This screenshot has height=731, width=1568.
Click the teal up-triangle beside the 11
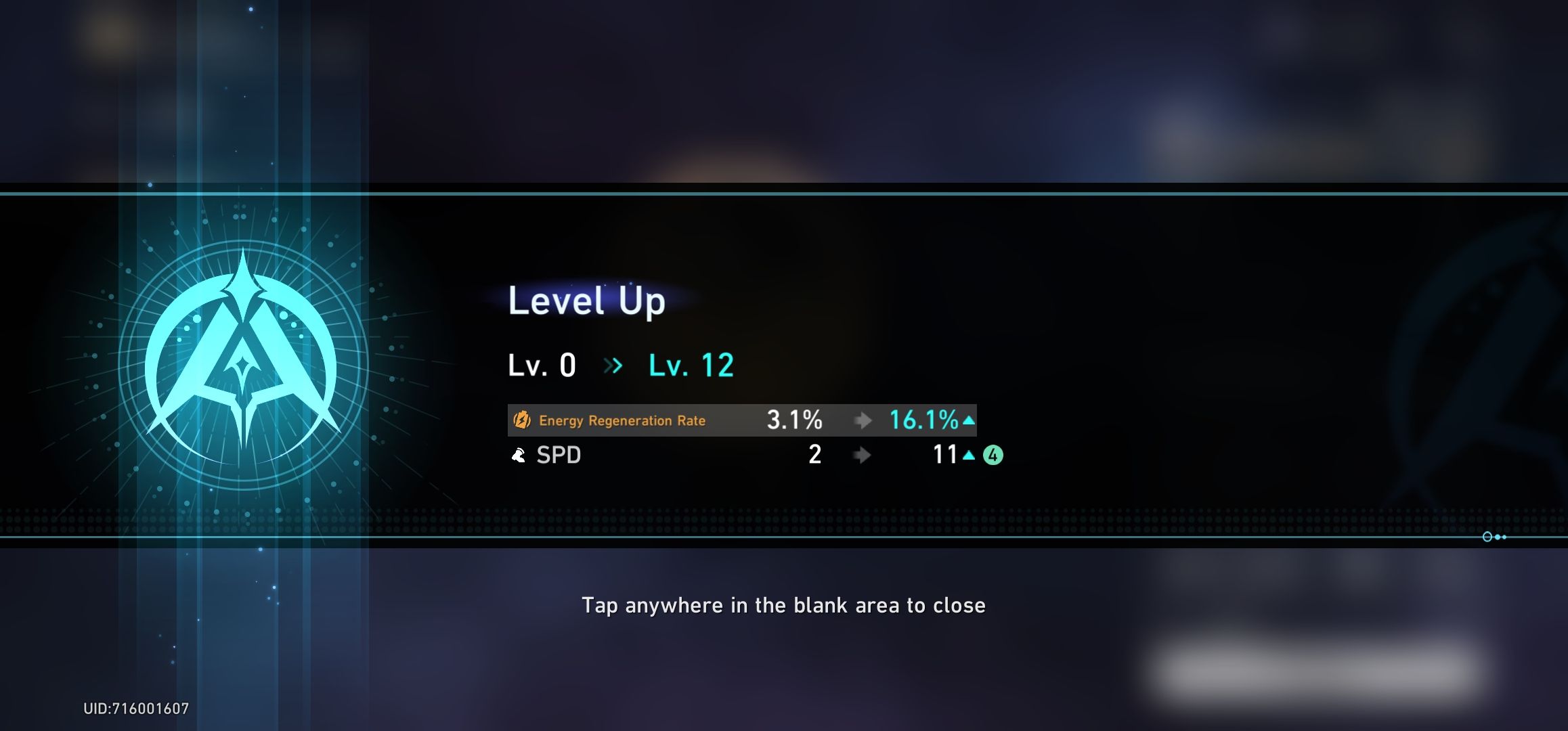pos(968,456)
